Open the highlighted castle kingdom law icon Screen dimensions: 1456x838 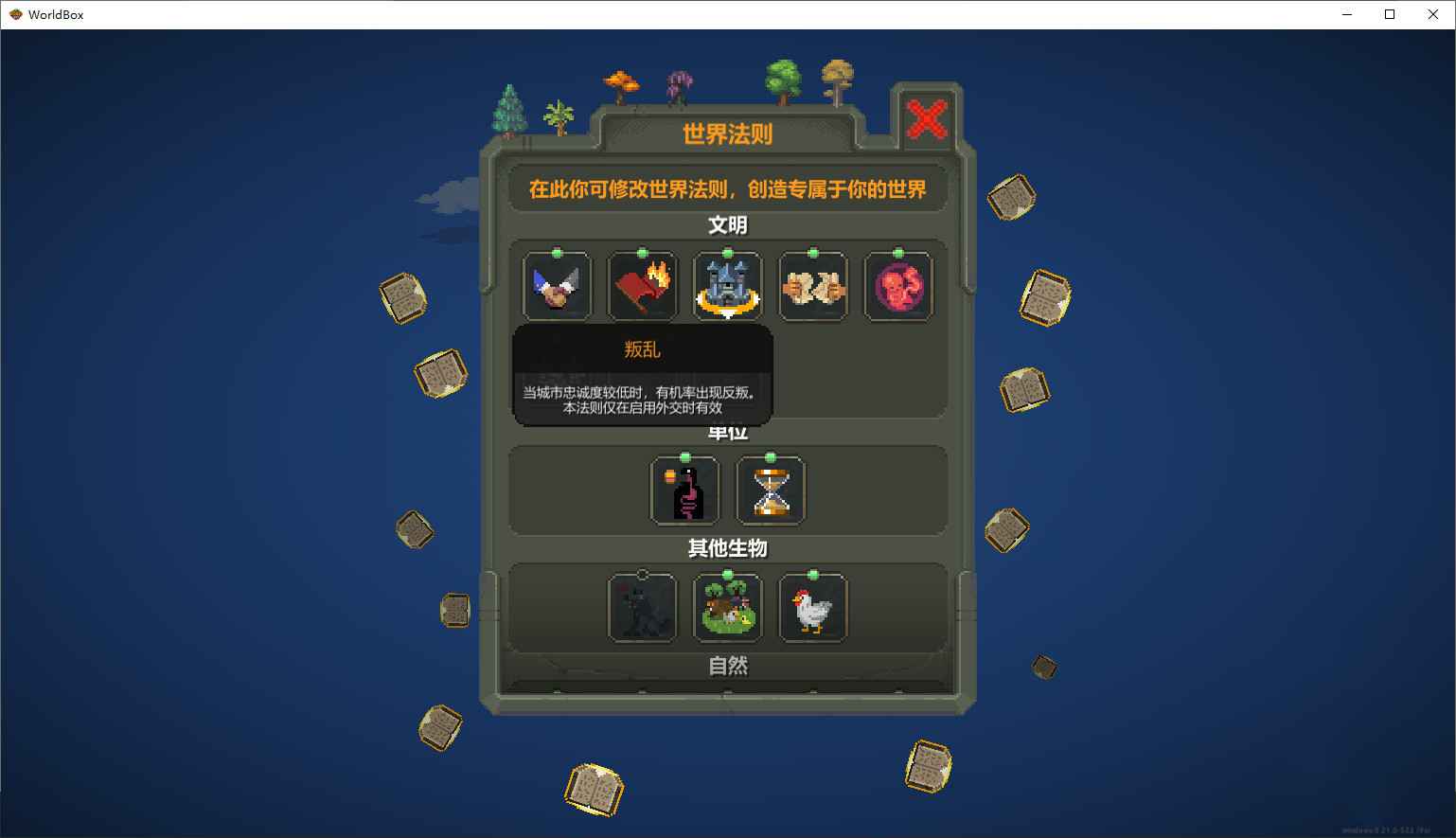pos(727,285)
